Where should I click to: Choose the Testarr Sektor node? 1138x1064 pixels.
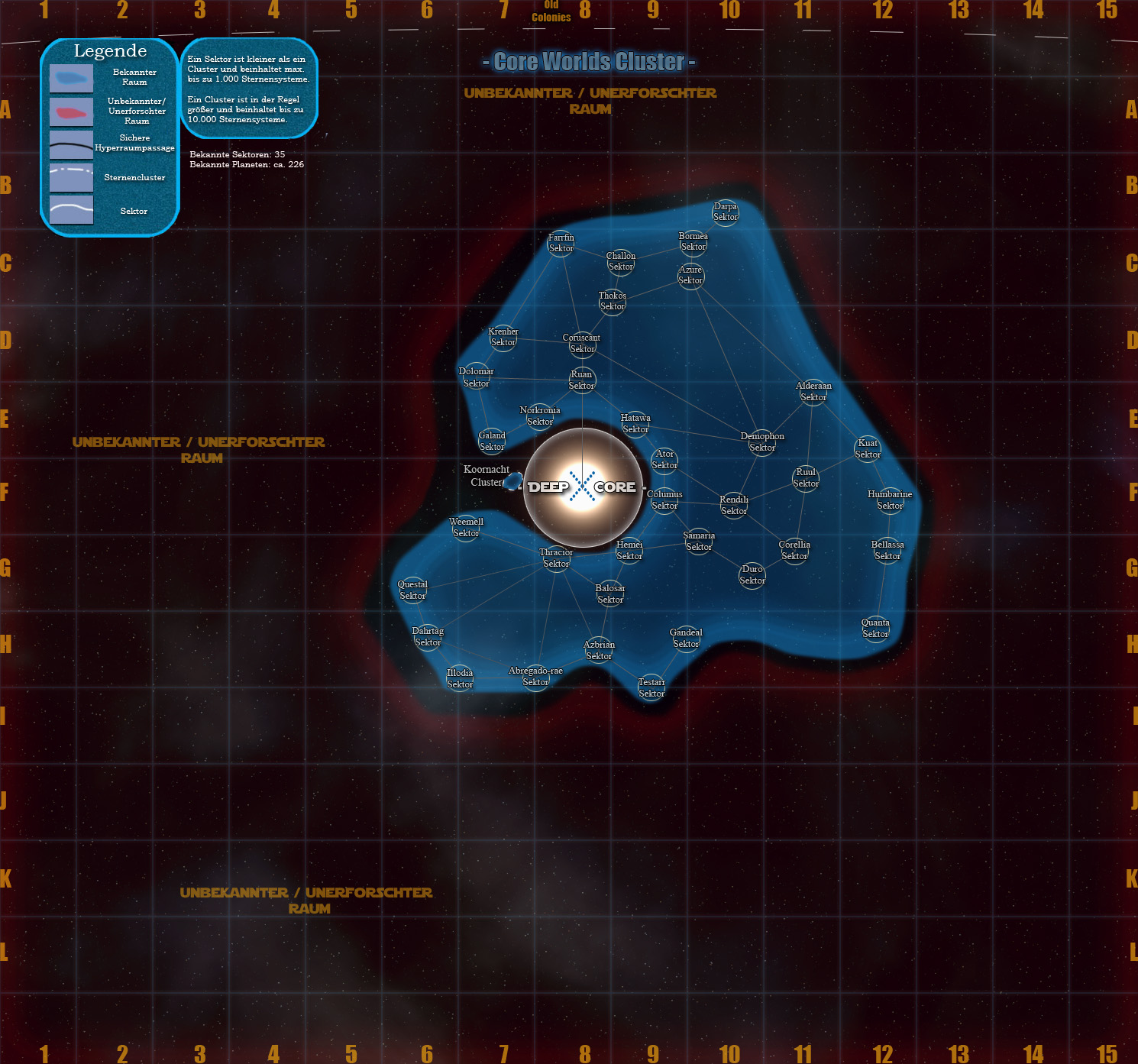tap(651, 688)
